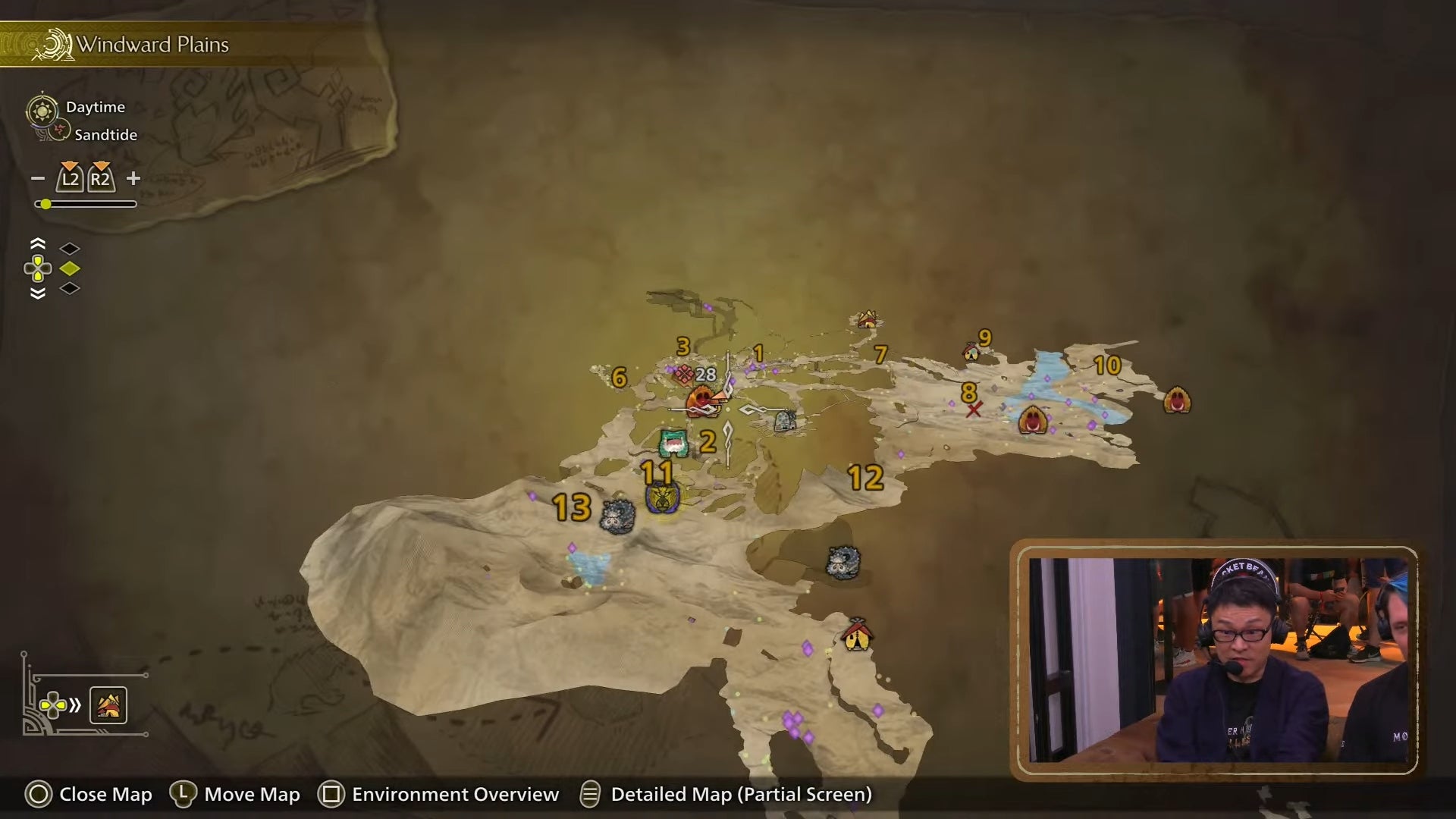The image size is (1456, 819).
Task: Toggle the highlighted yellow diamond filter
Action: (70, 268)
